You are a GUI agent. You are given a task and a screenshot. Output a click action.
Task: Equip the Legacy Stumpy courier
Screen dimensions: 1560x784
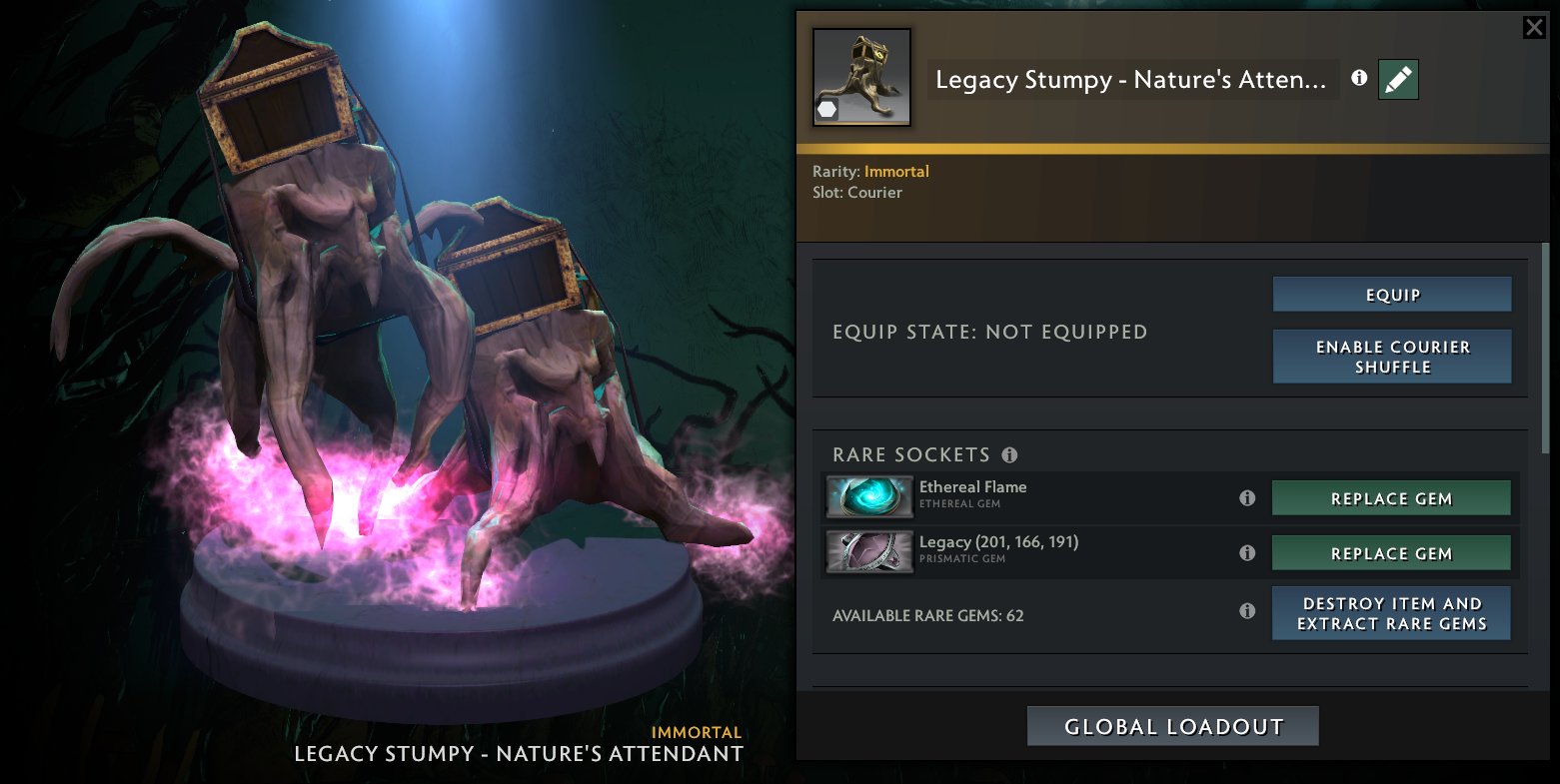pyautogui.click(x=1391, y=295)
